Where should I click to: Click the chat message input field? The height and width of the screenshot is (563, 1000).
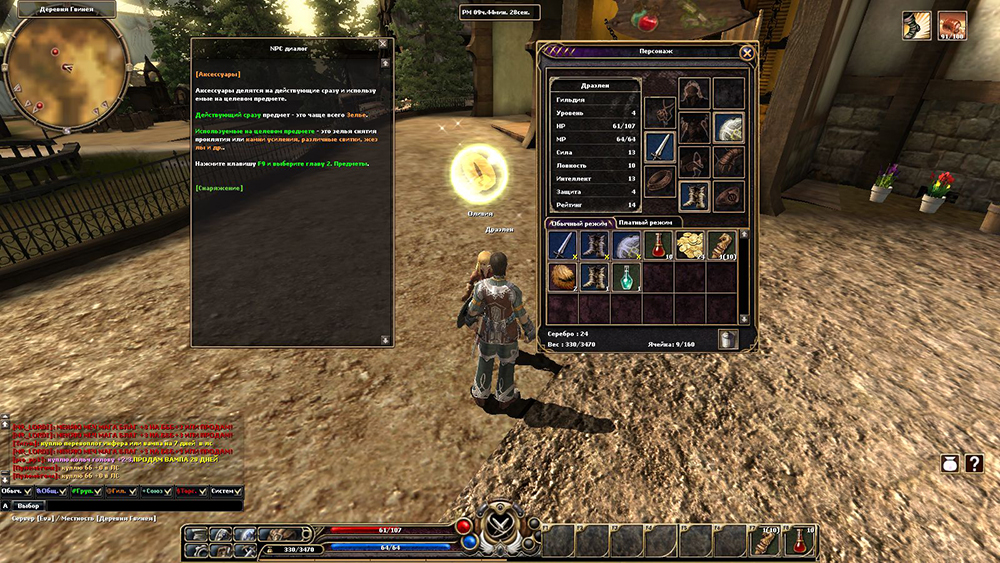tap(140, 506)
